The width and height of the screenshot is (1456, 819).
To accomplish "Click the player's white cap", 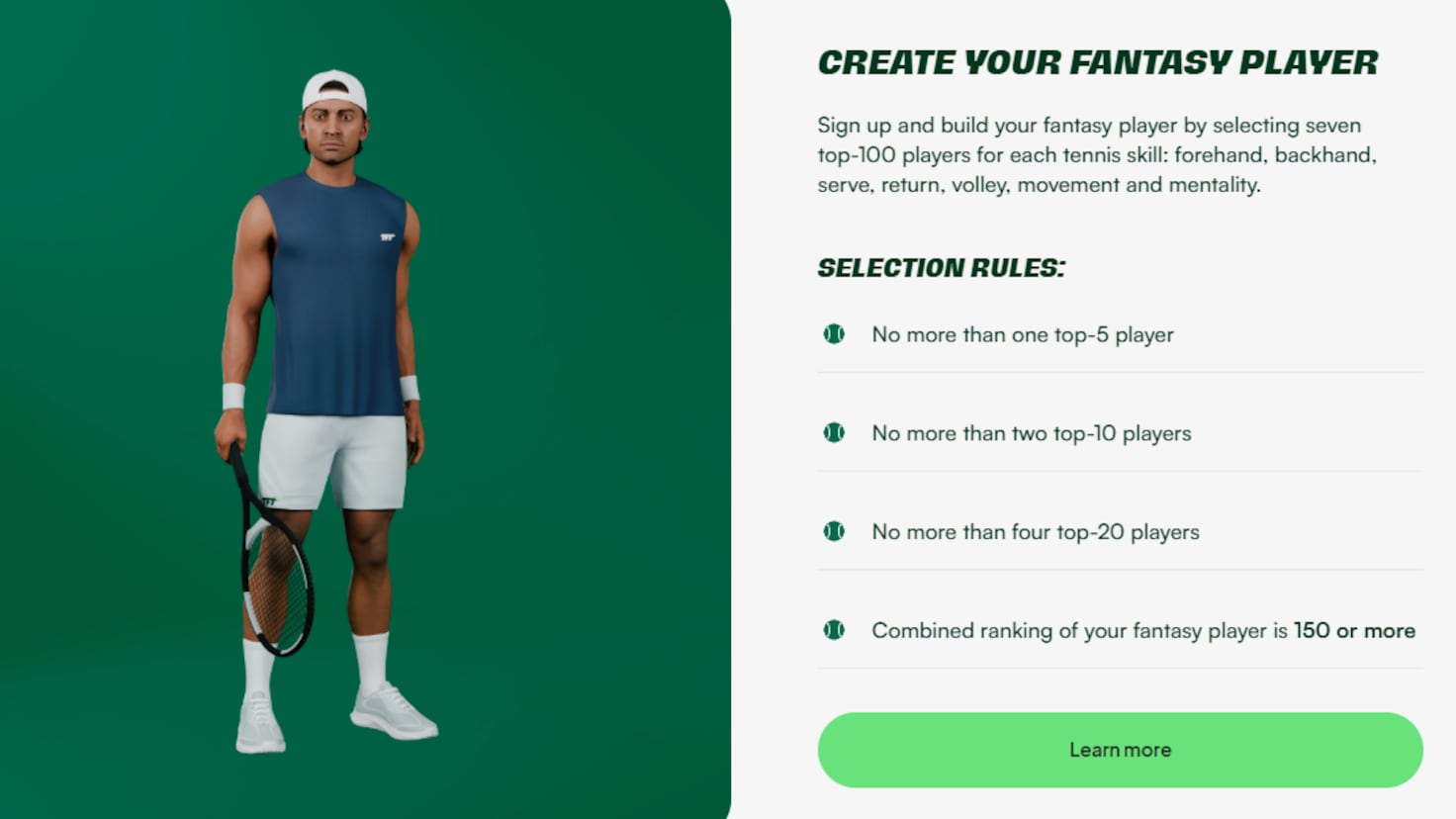I will coord(332,89).
